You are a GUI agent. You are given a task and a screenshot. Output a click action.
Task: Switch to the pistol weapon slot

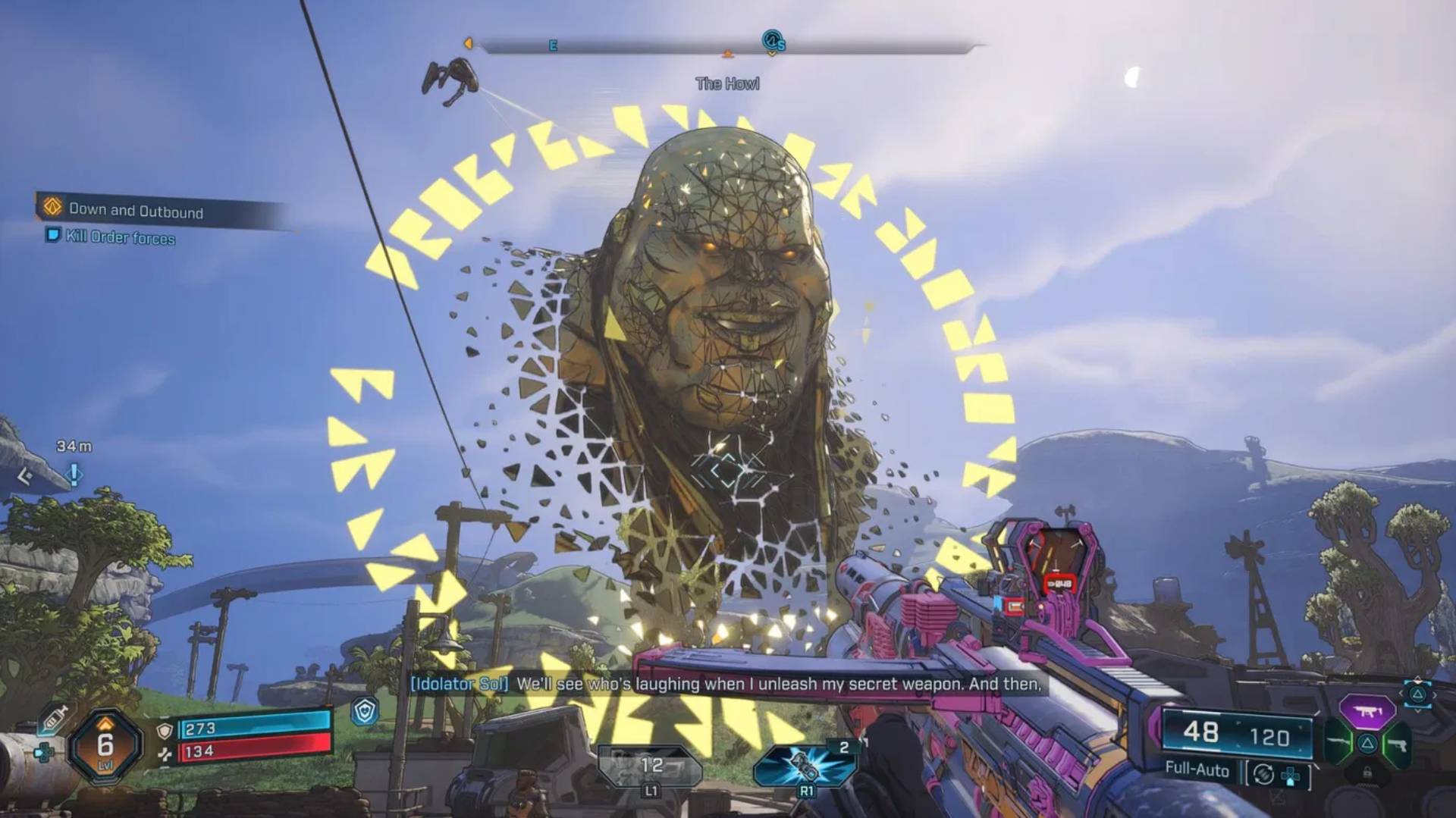point(1398,744)
